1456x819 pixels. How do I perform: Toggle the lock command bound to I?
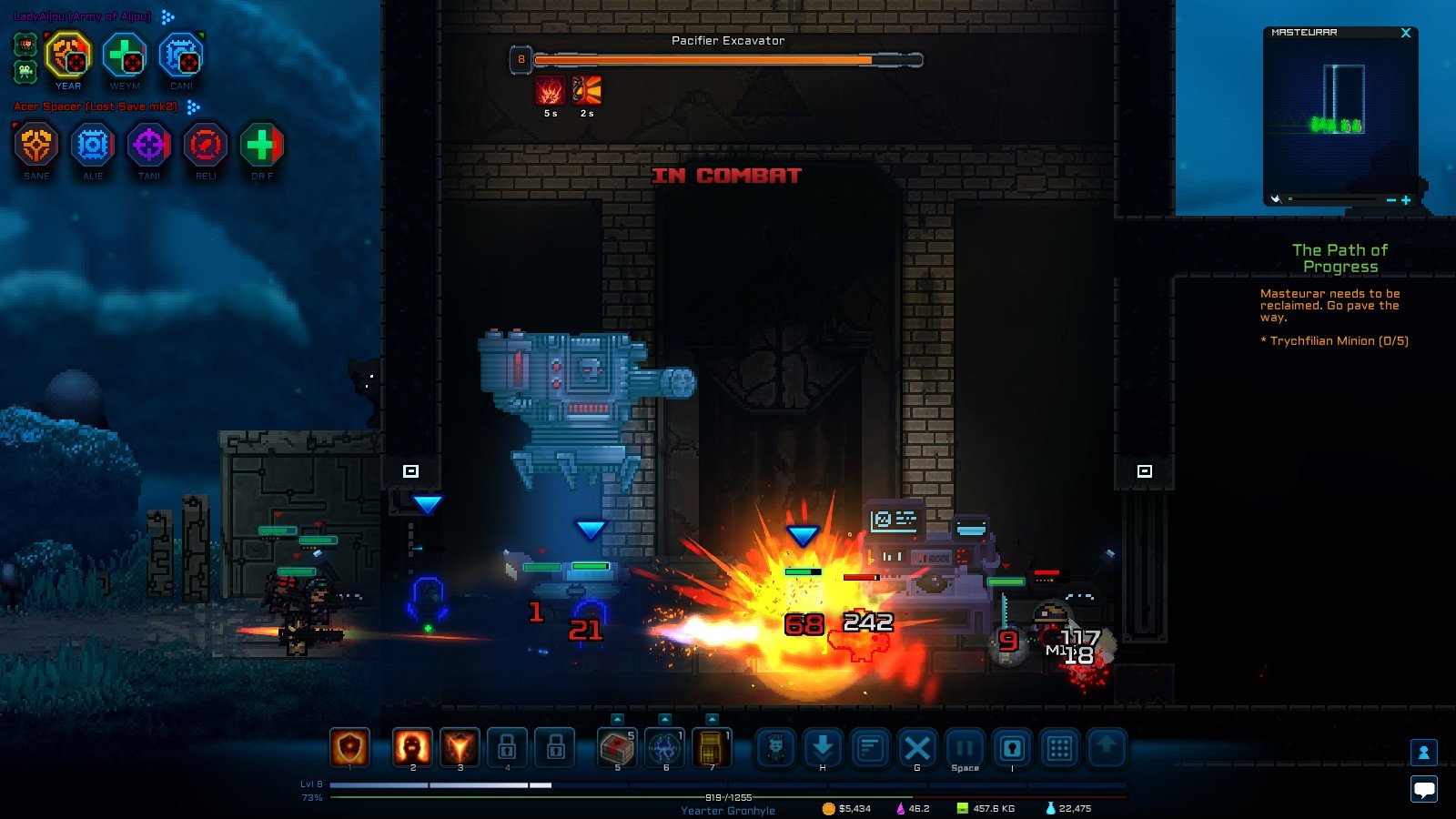(1010, 748)
